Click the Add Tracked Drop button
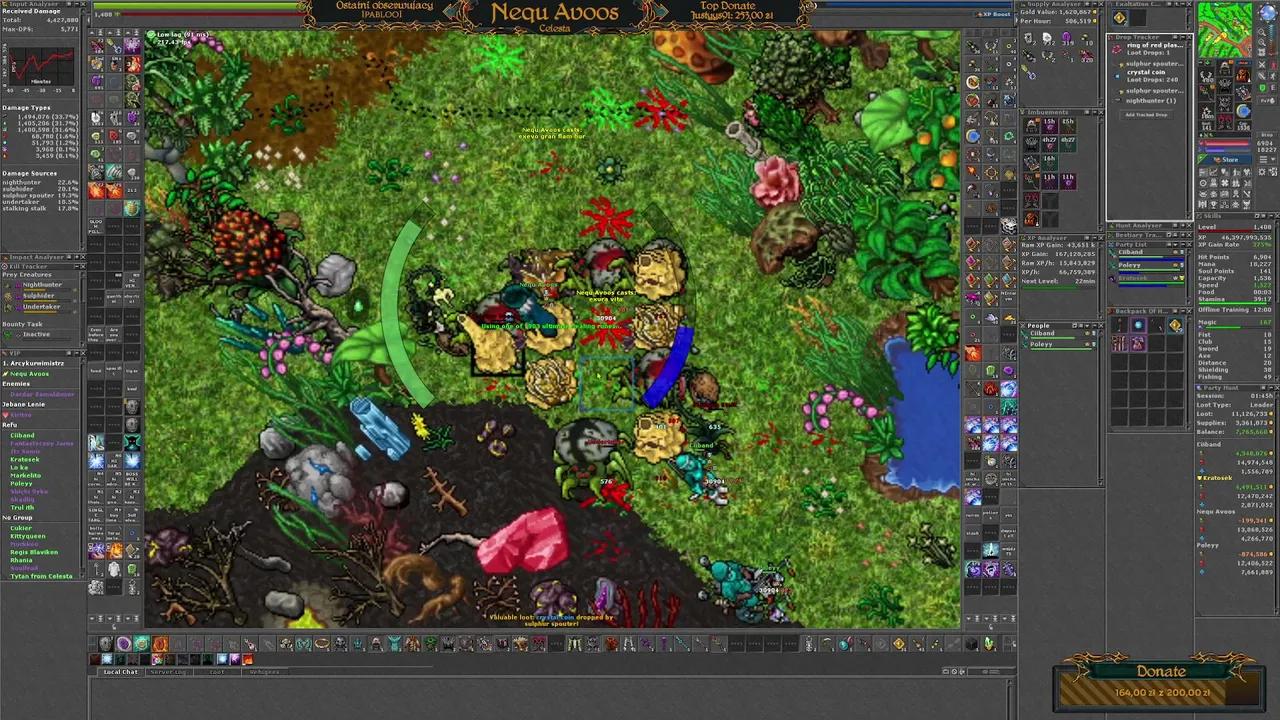The image size is (1280, 720). (x=1147, y=115)
